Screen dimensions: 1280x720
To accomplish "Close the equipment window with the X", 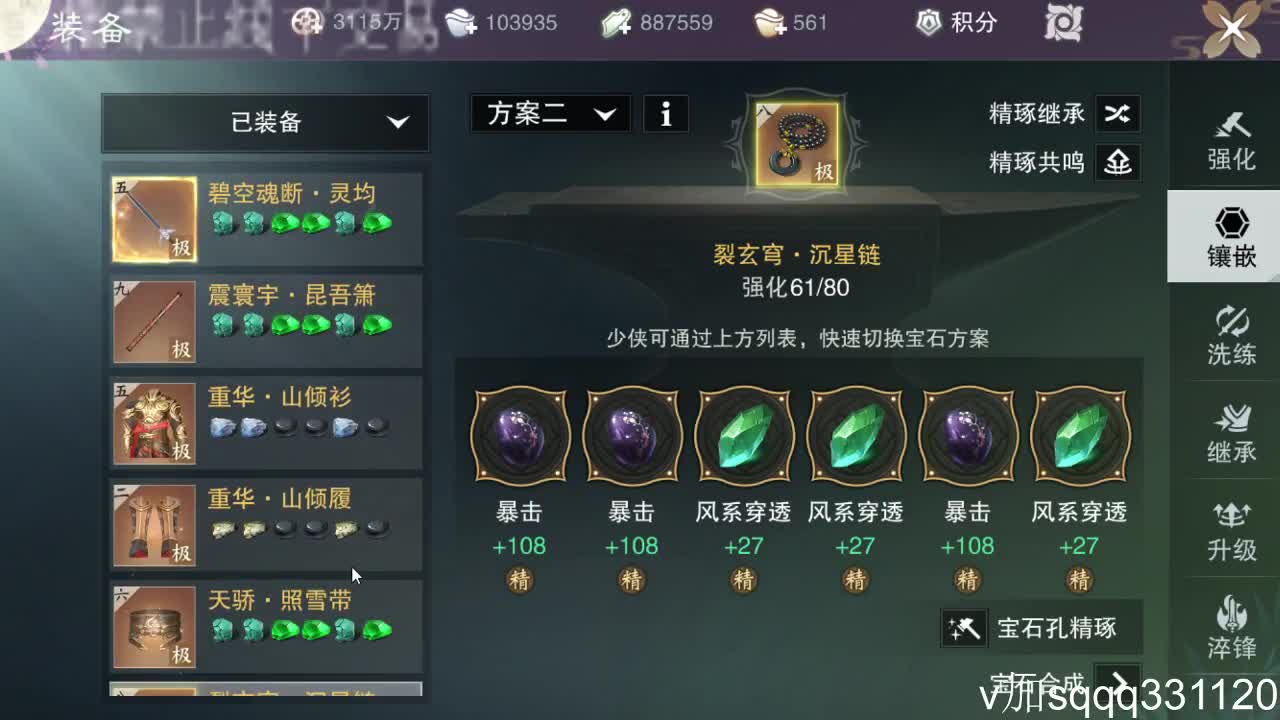I will (1232, 28).
